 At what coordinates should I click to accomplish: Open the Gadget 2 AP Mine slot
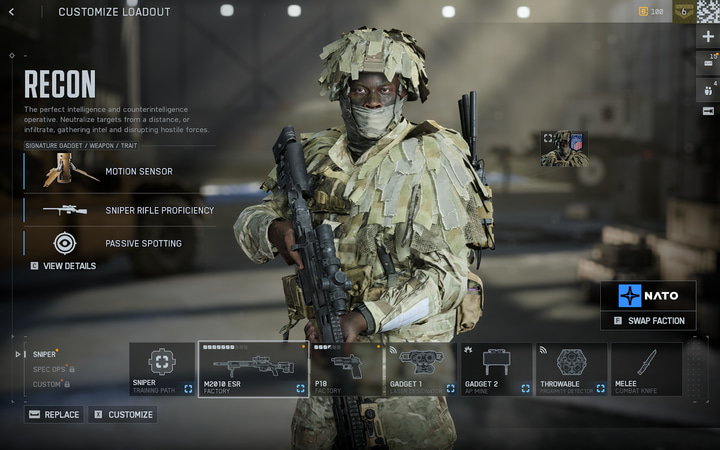(x=496, y=369)
